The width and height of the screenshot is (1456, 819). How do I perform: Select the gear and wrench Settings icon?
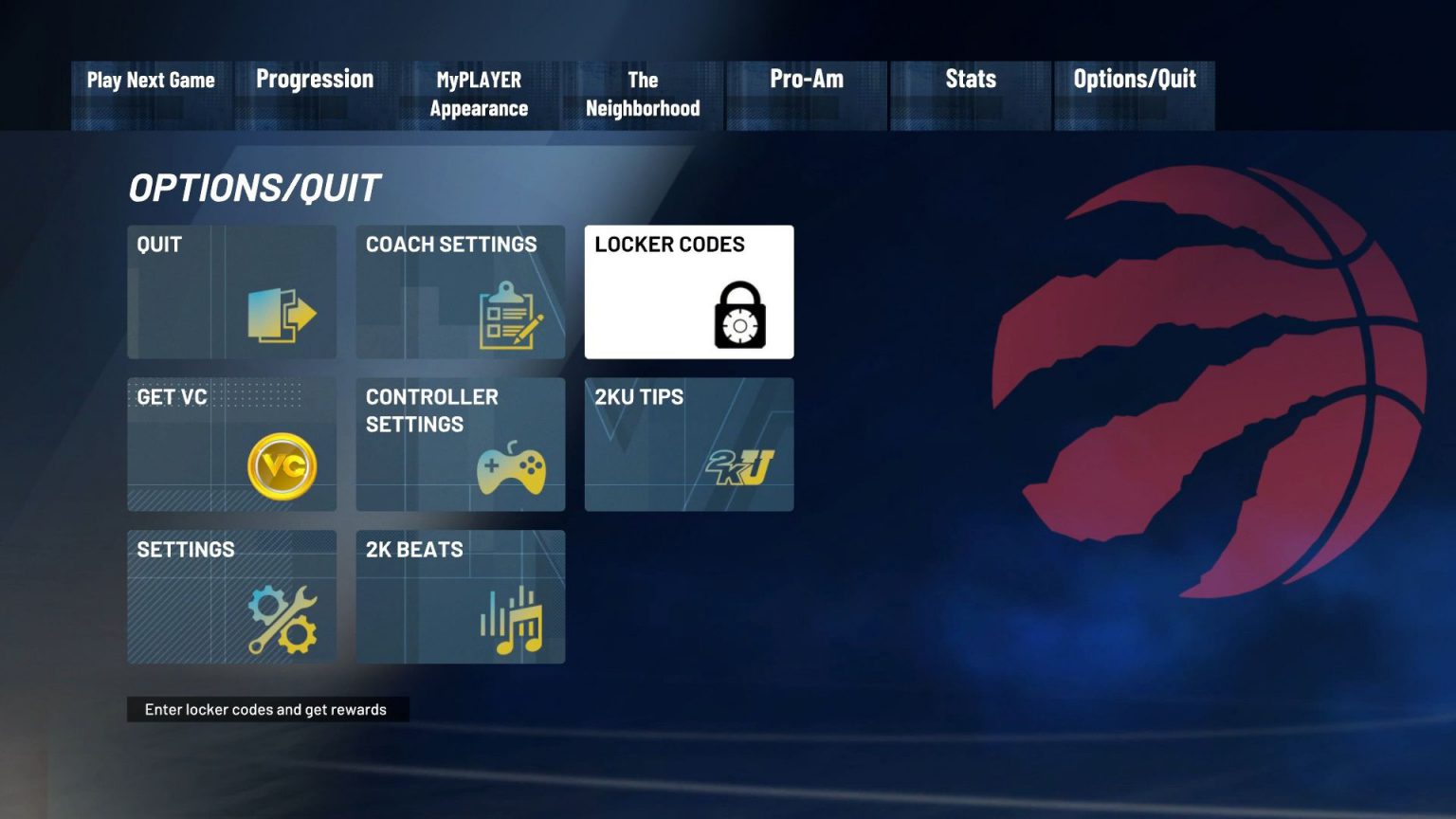tap(281, 617)
